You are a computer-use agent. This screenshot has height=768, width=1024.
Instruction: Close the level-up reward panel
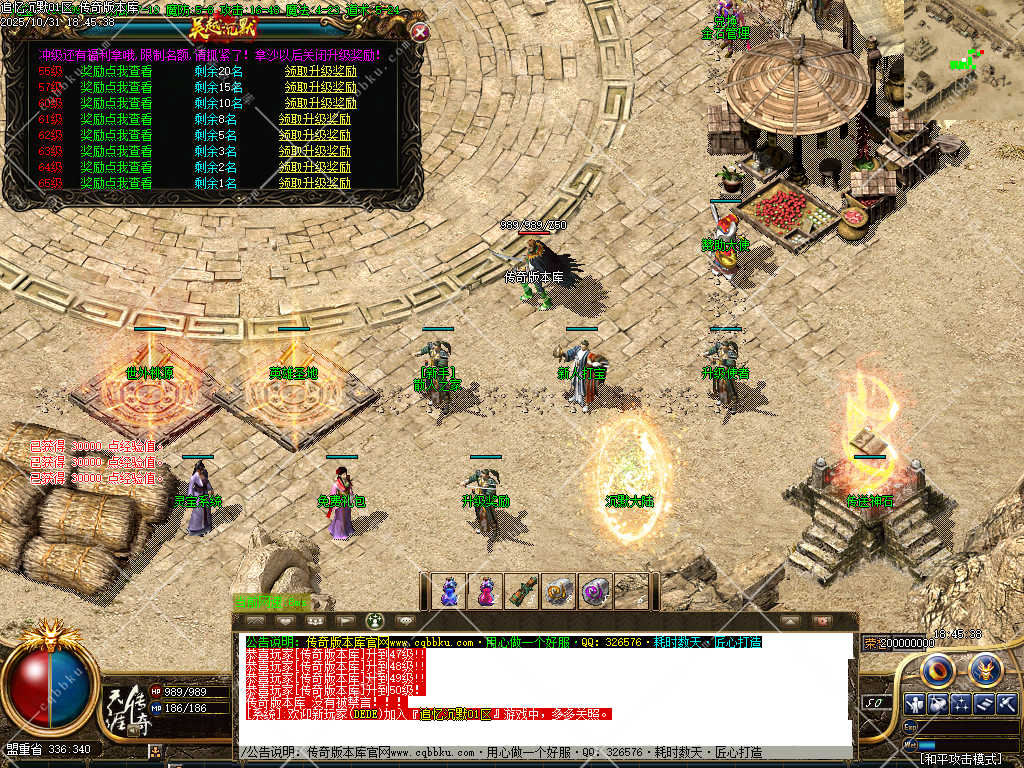pyautogui.click(x=421, y=32)
